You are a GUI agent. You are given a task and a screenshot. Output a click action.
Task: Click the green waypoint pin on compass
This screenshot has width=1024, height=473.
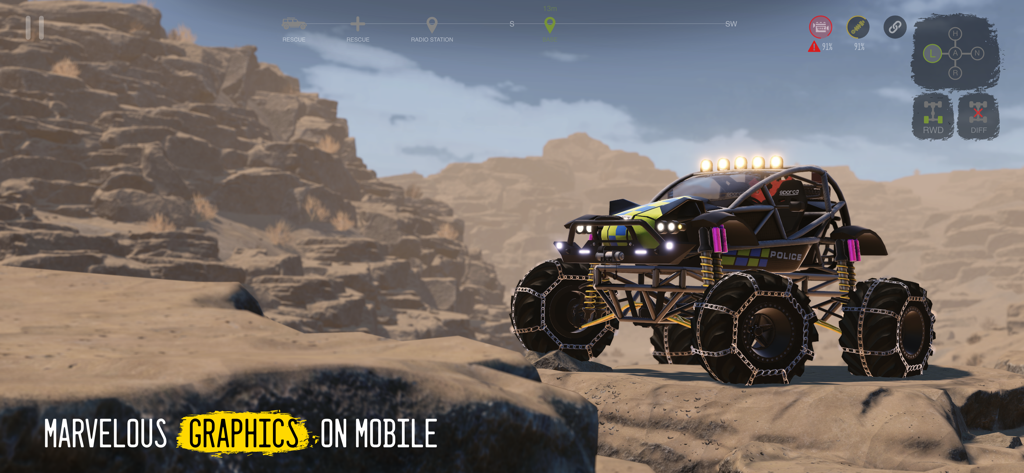point(549,24)
